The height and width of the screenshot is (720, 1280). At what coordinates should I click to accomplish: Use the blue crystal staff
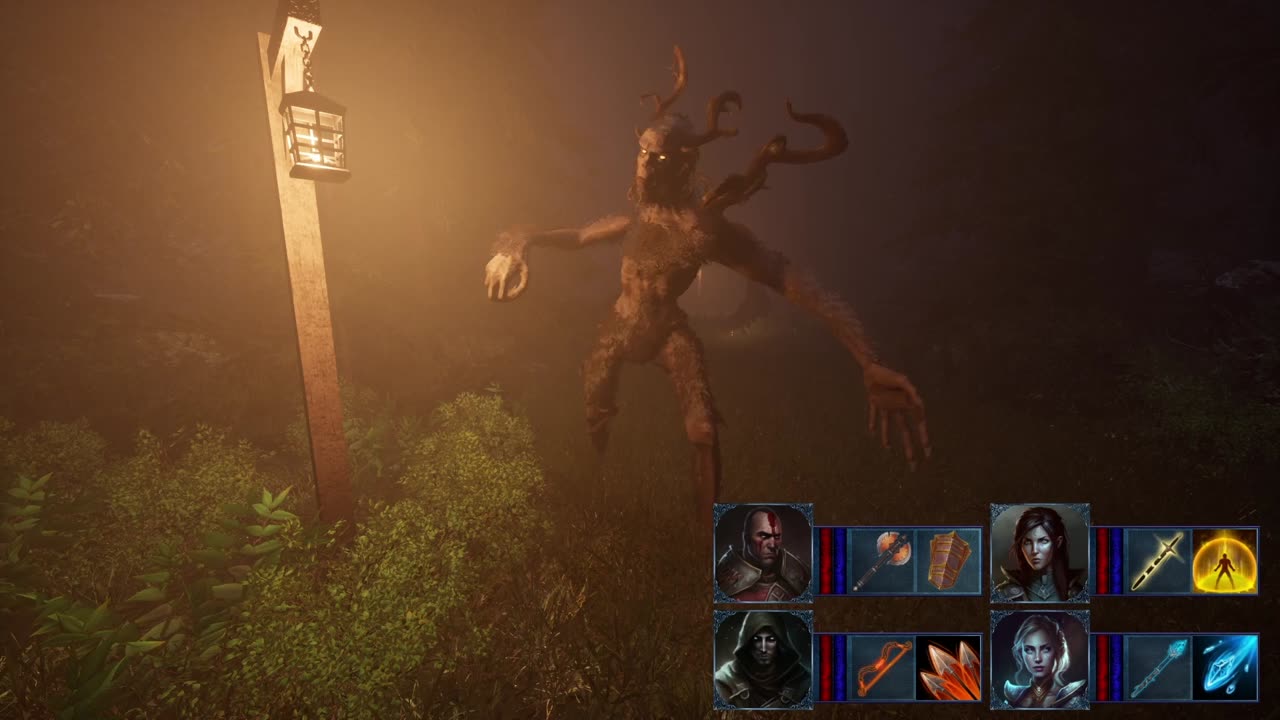click(x=1159, y=667)
